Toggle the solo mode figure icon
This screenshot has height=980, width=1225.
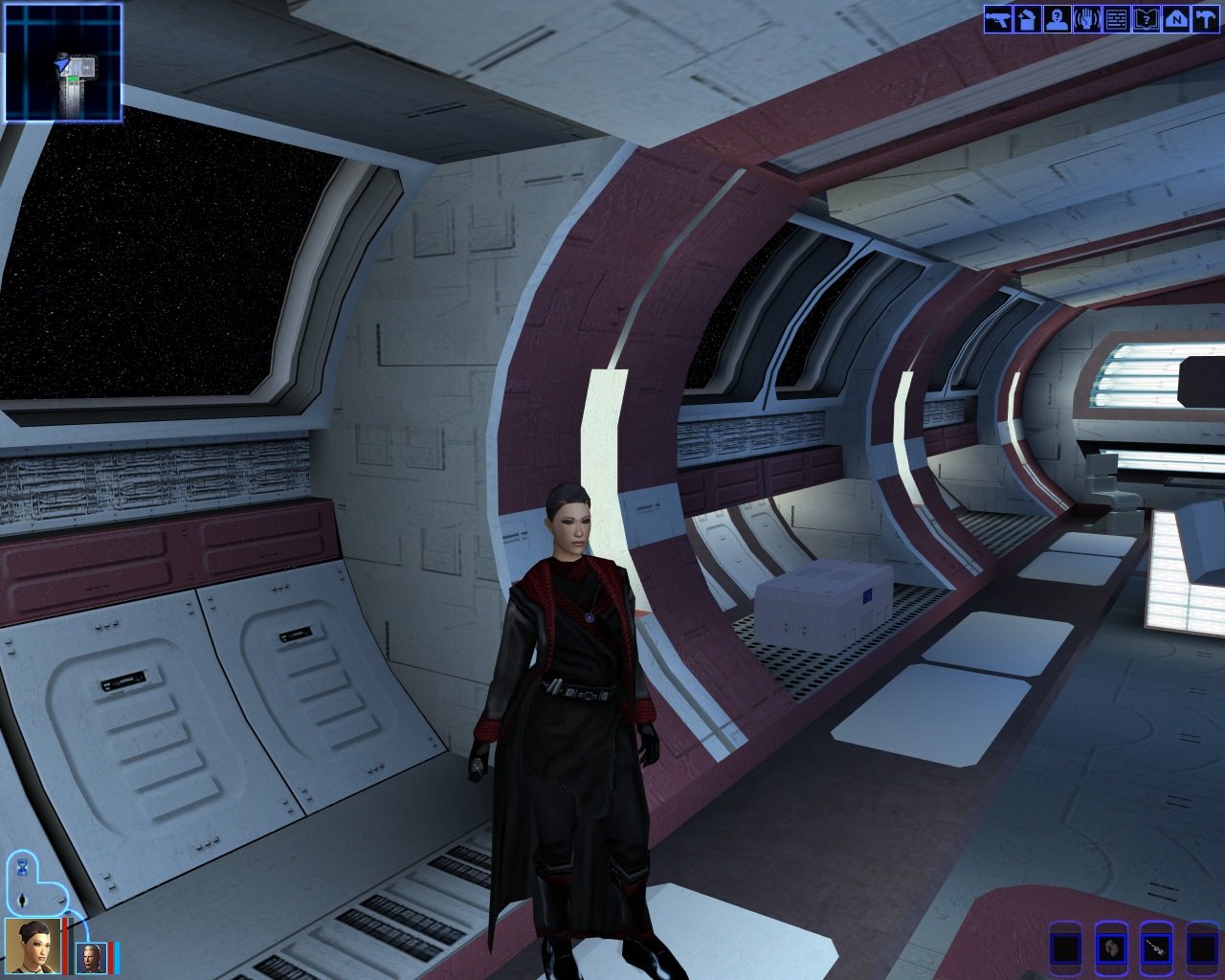[x=21, y=900]
